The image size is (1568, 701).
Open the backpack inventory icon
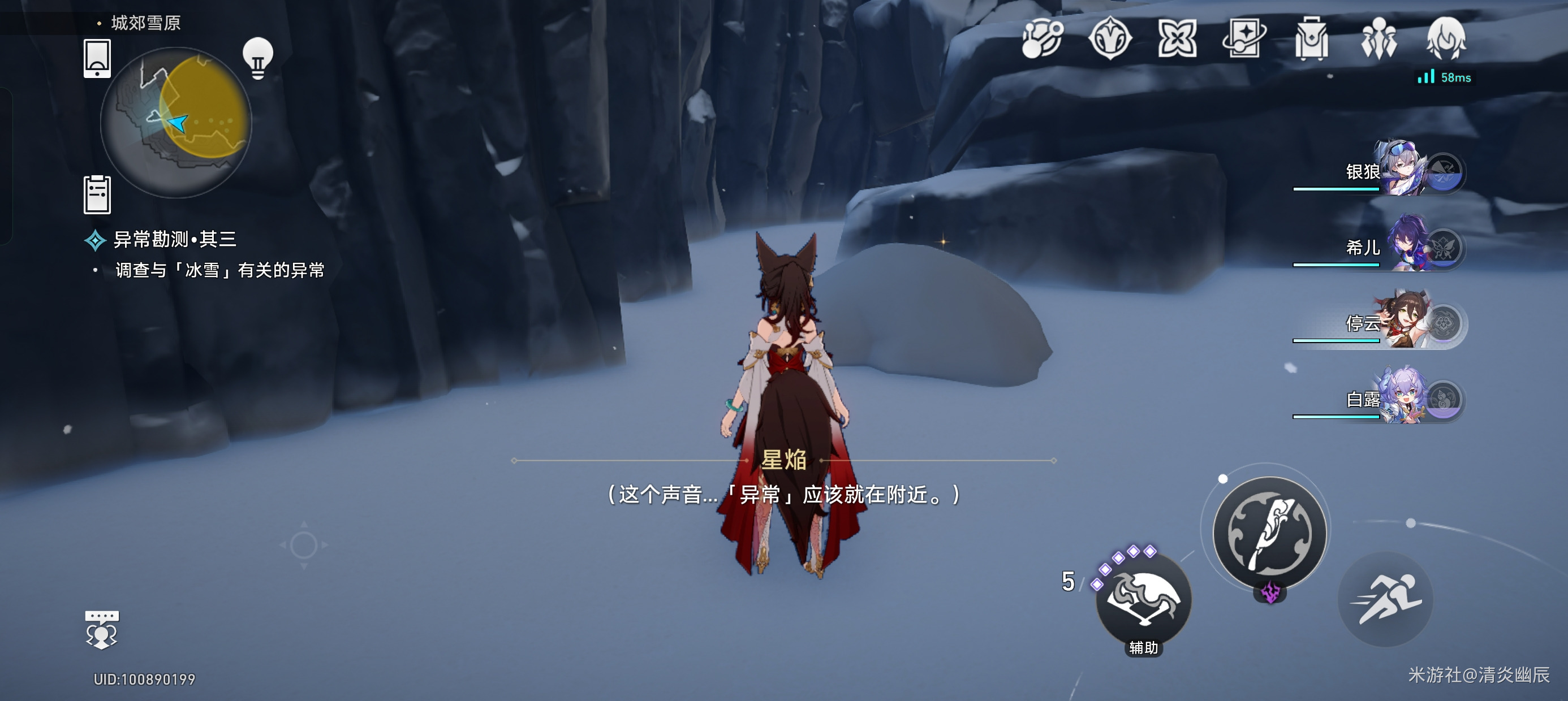pos(1312,38)
